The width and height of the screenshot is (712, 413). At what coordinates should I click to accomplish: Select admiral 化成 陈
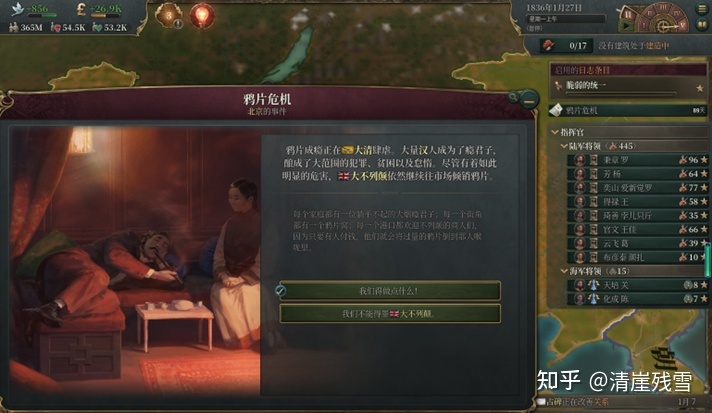tap(612, 298)
